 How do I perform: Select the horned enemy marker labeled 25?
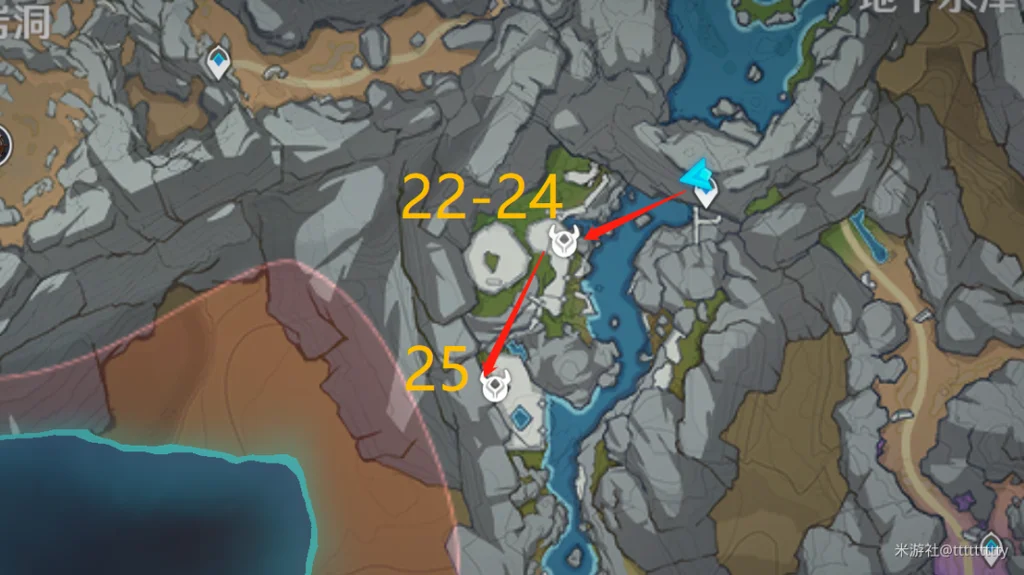pyautogui.click(x=493, y=386)
